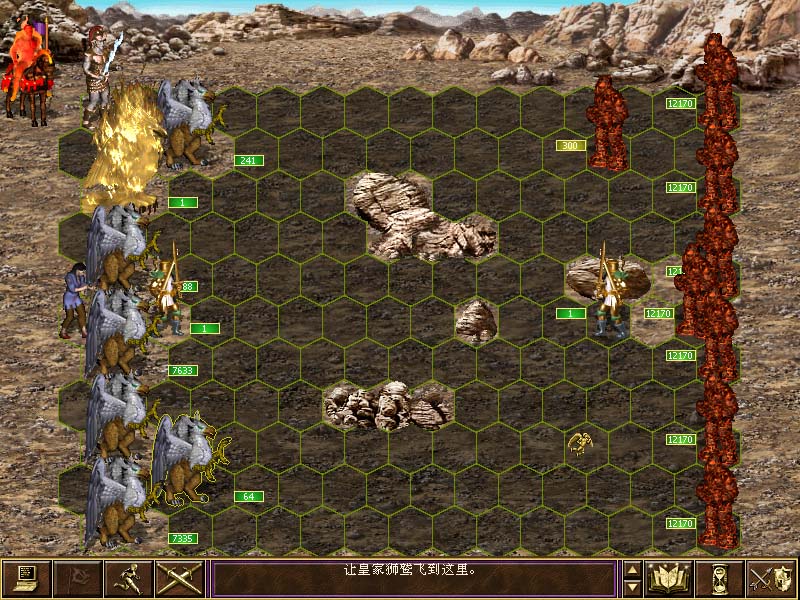Toggle auto-combat with the crossed swords button
800x600 pixels.
[x=180, y=578]
